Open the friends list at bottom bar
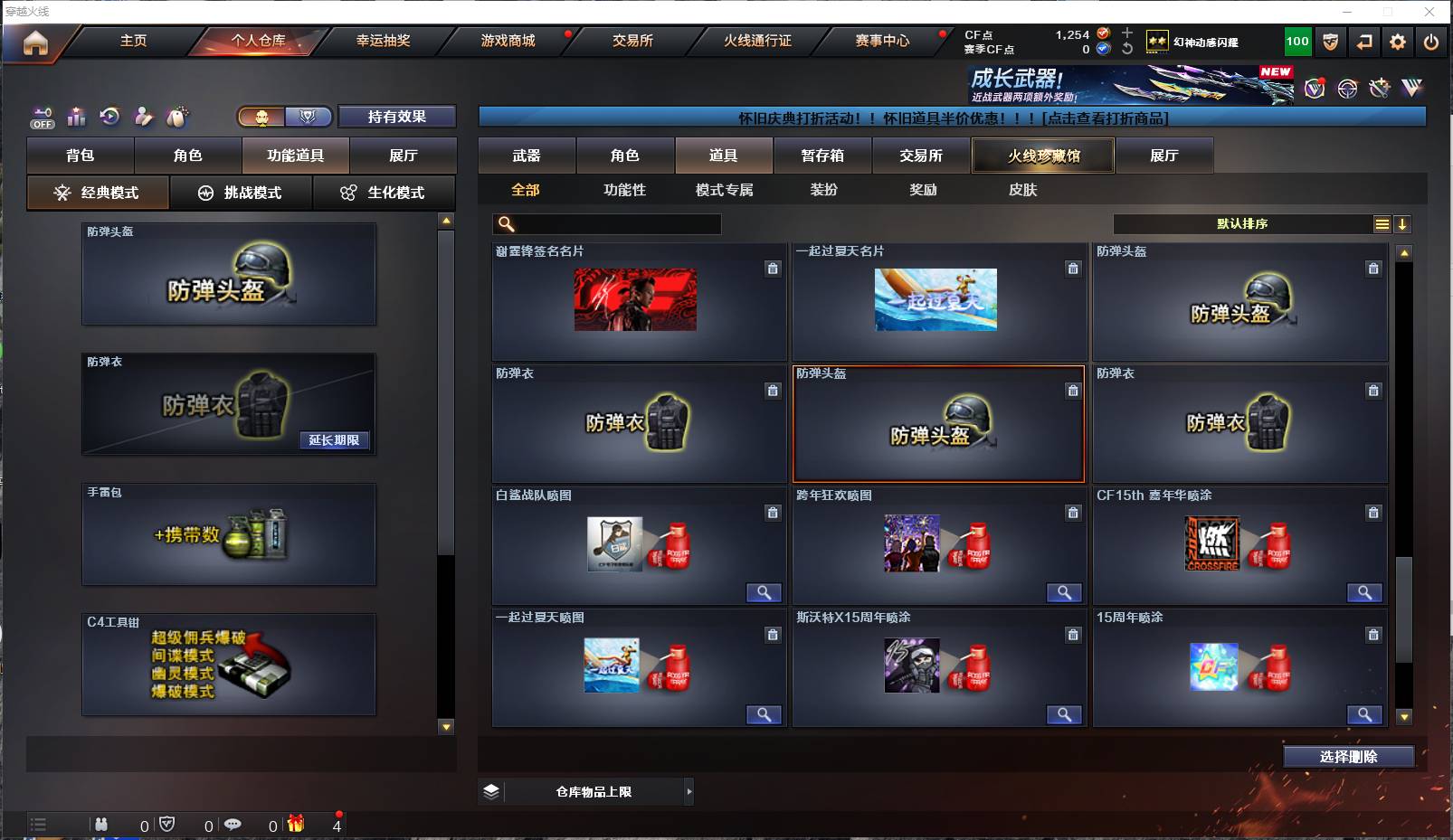This screenshot has width=1453, height=840. pyautogui.click(x=101, y=825)
